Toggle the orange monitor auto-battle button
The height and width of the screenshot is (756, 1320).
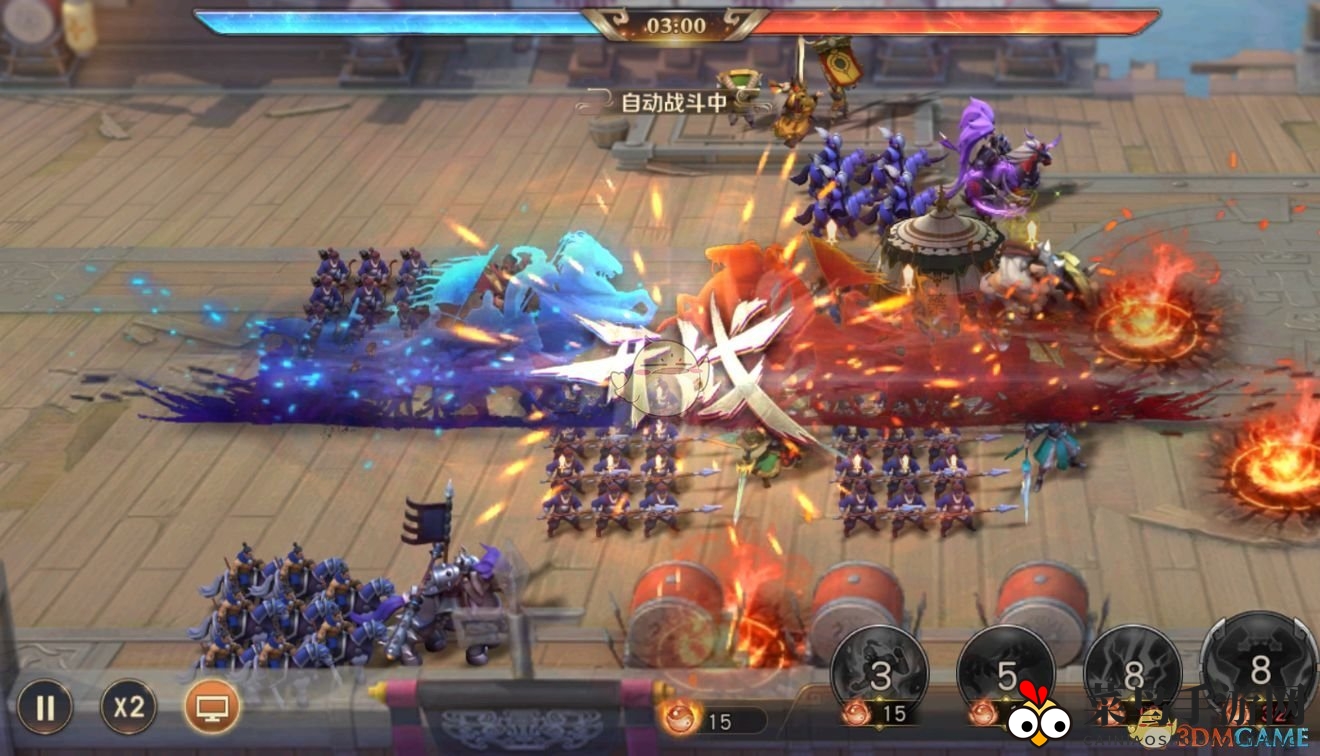[x=212, y=707]
